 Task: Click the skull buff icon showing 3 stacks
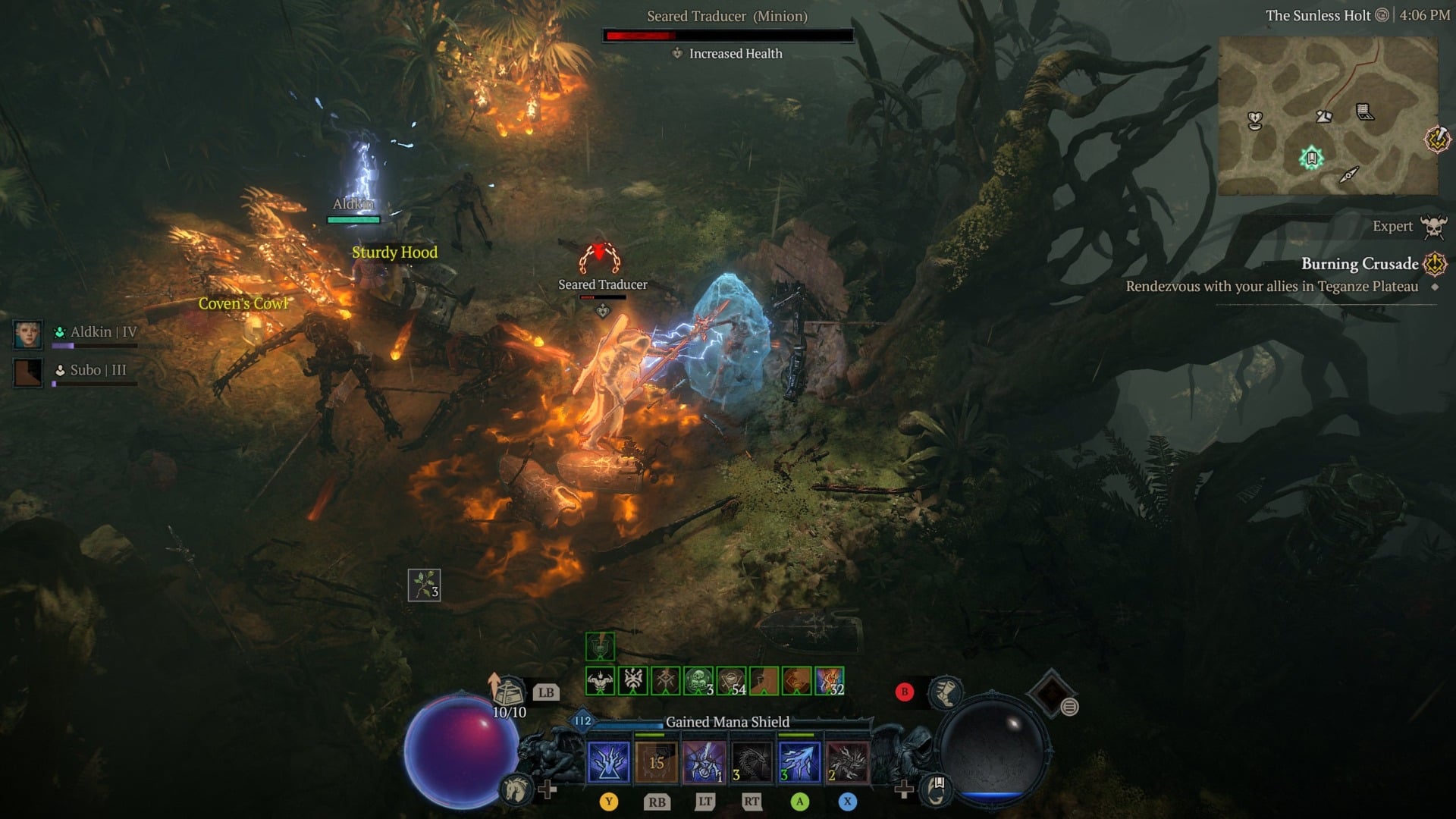[x=699, y=679]
